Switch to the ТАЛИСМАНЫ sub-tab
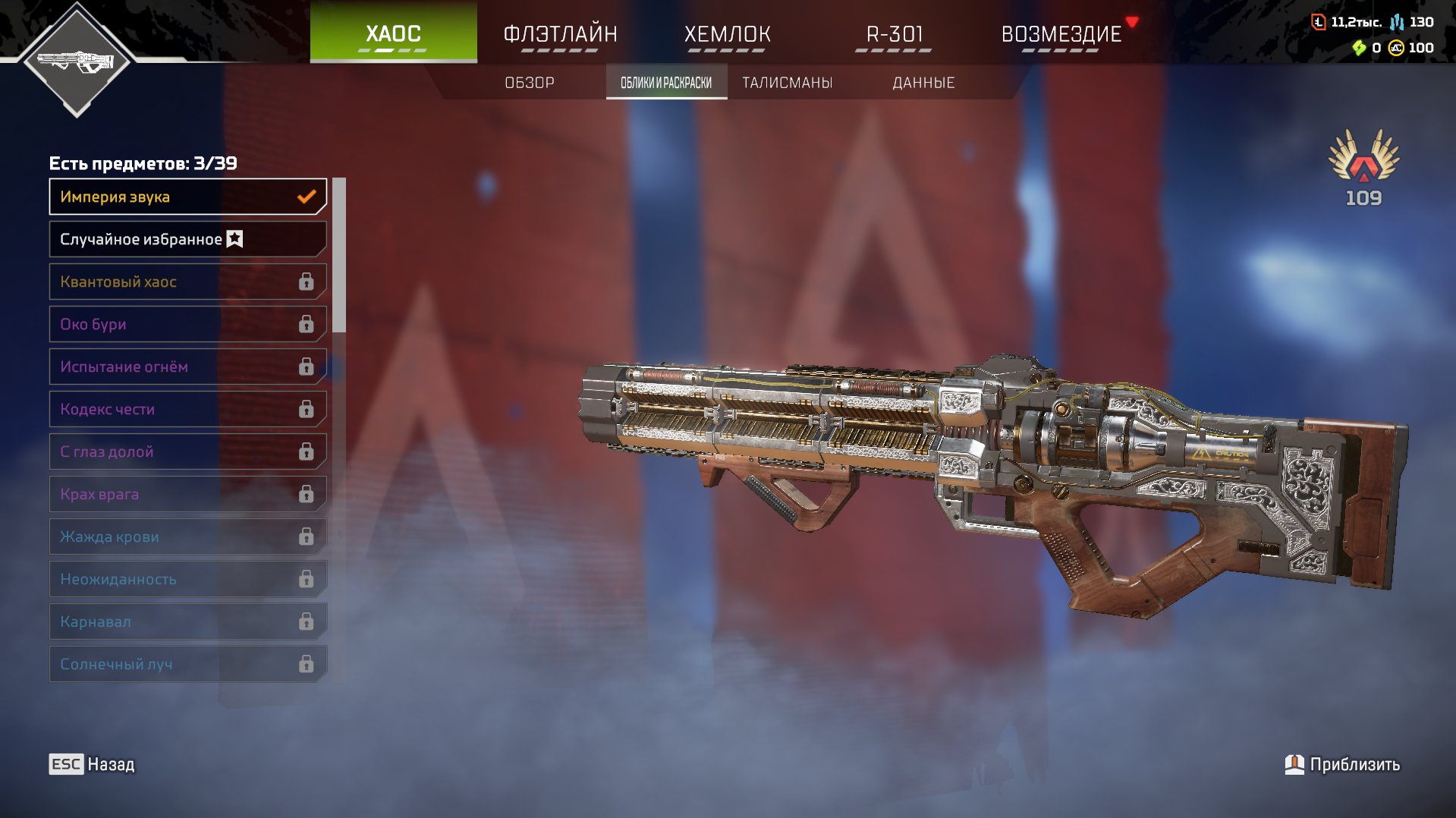This screenshot has width=1456, height=818. click(787, 82)
